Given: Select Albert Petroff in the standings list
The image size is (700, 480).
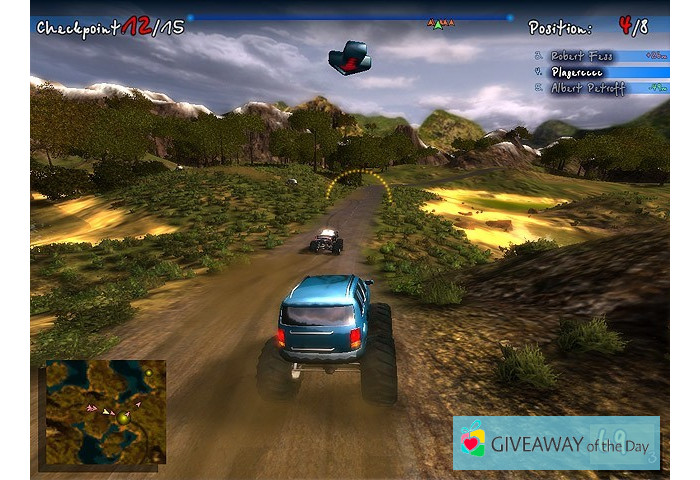Looking at the screenshot, I should [600, 88].
